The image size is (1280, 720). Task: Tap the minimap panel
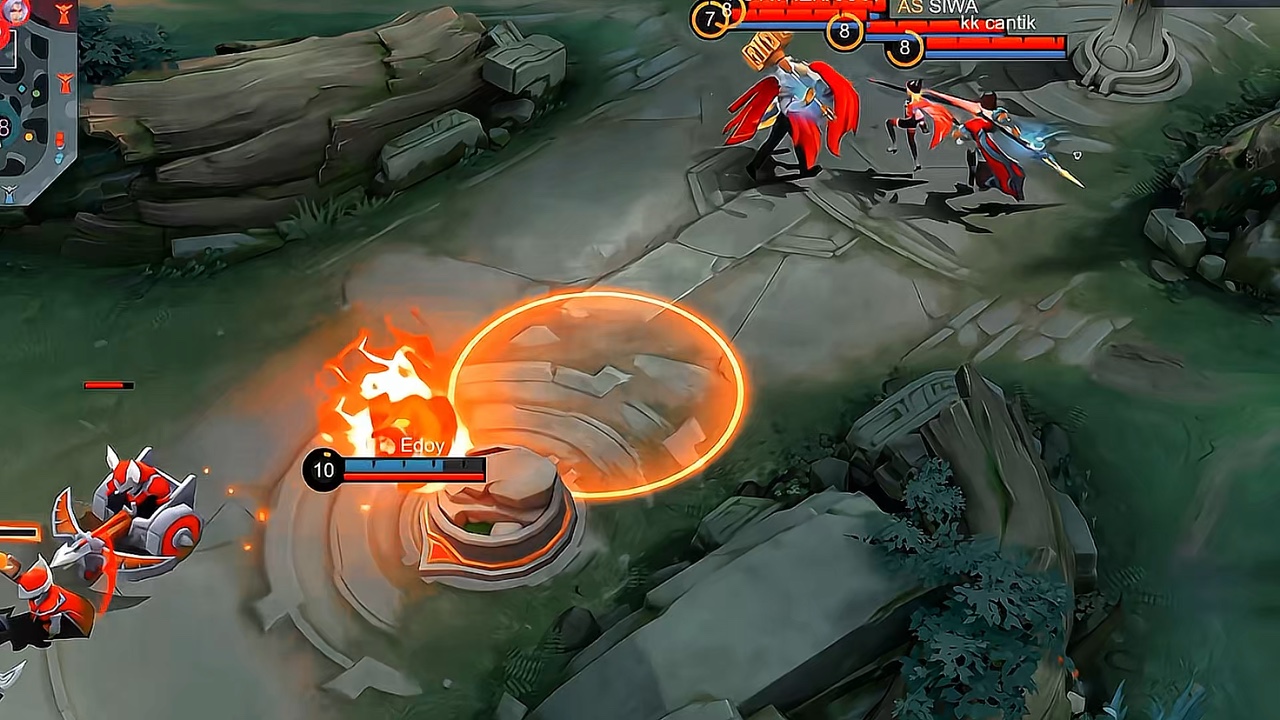tap(36, 100)
